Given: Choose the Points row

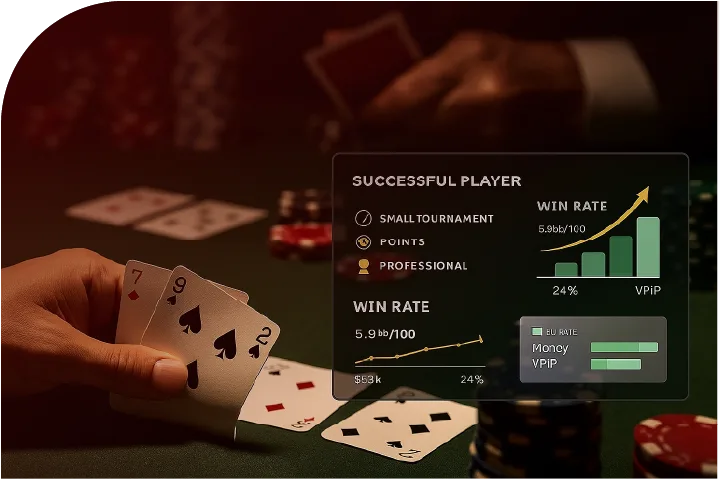Looking at the screenshot, I should pyautogui.click(x=402, y=242).
